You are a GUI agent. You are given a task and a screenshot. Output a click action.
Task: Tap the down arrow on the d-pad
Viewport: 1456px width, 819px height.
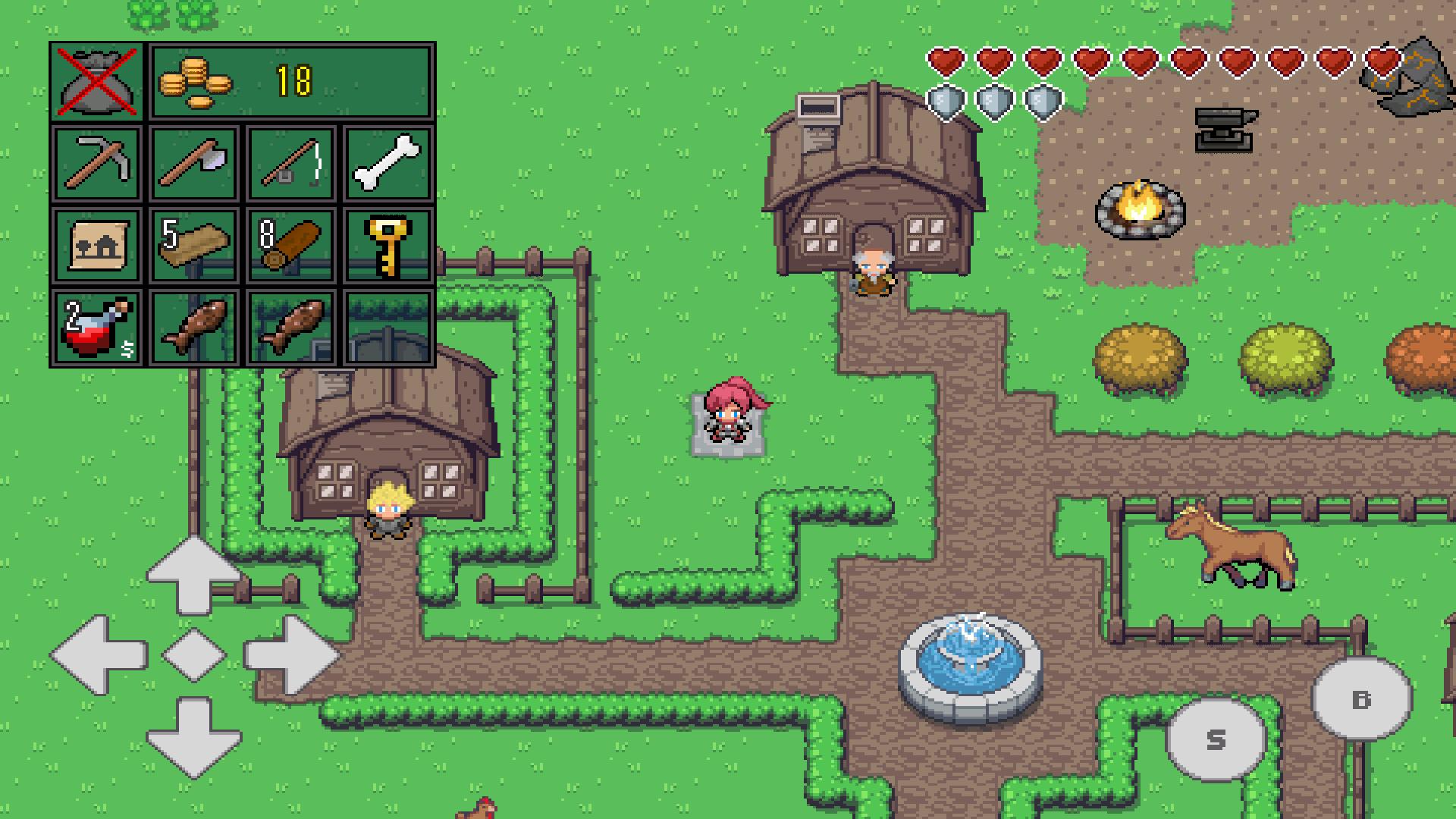point(193,736)
